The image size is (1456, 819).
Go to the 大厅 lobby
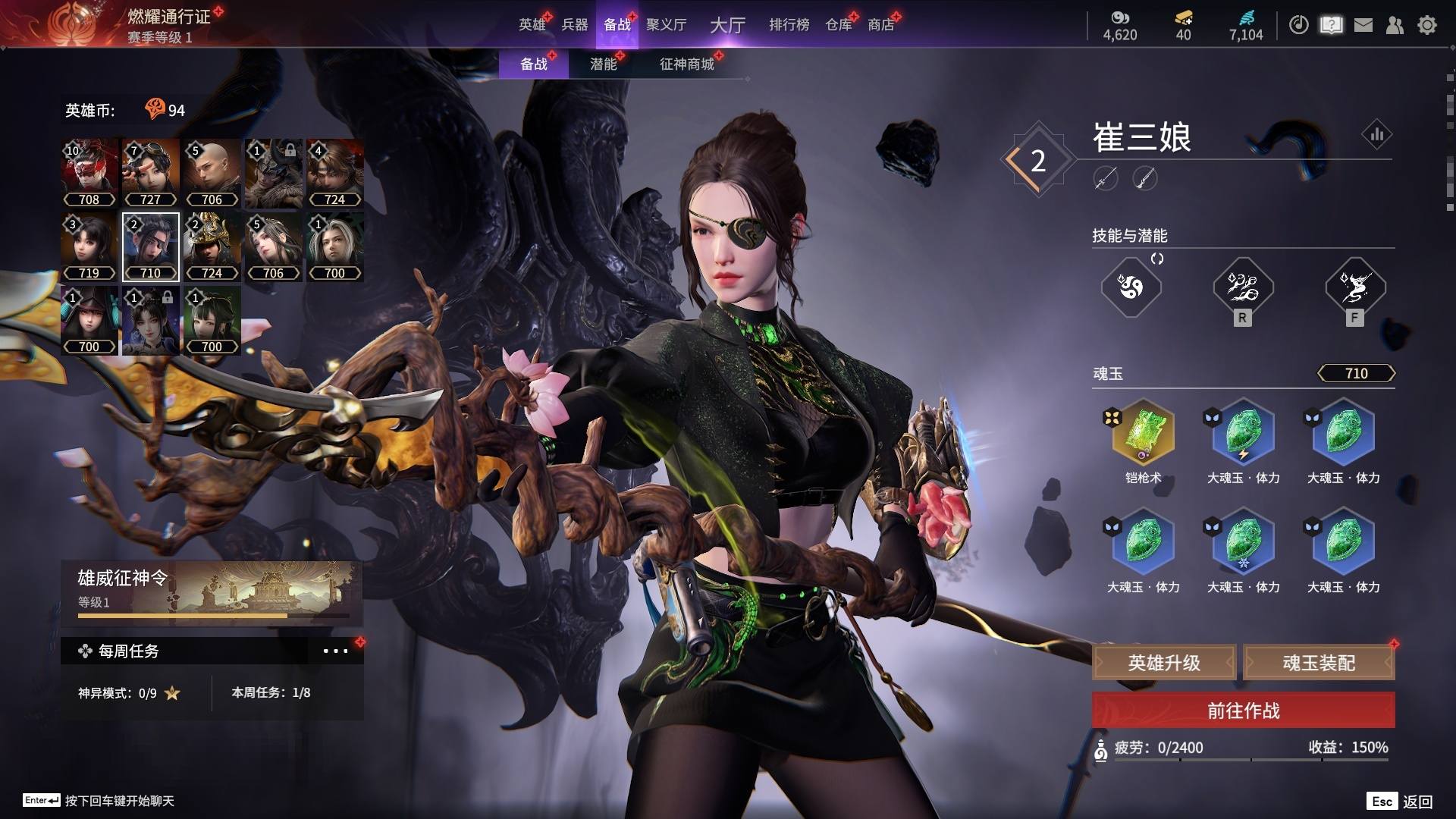point(727,25)
